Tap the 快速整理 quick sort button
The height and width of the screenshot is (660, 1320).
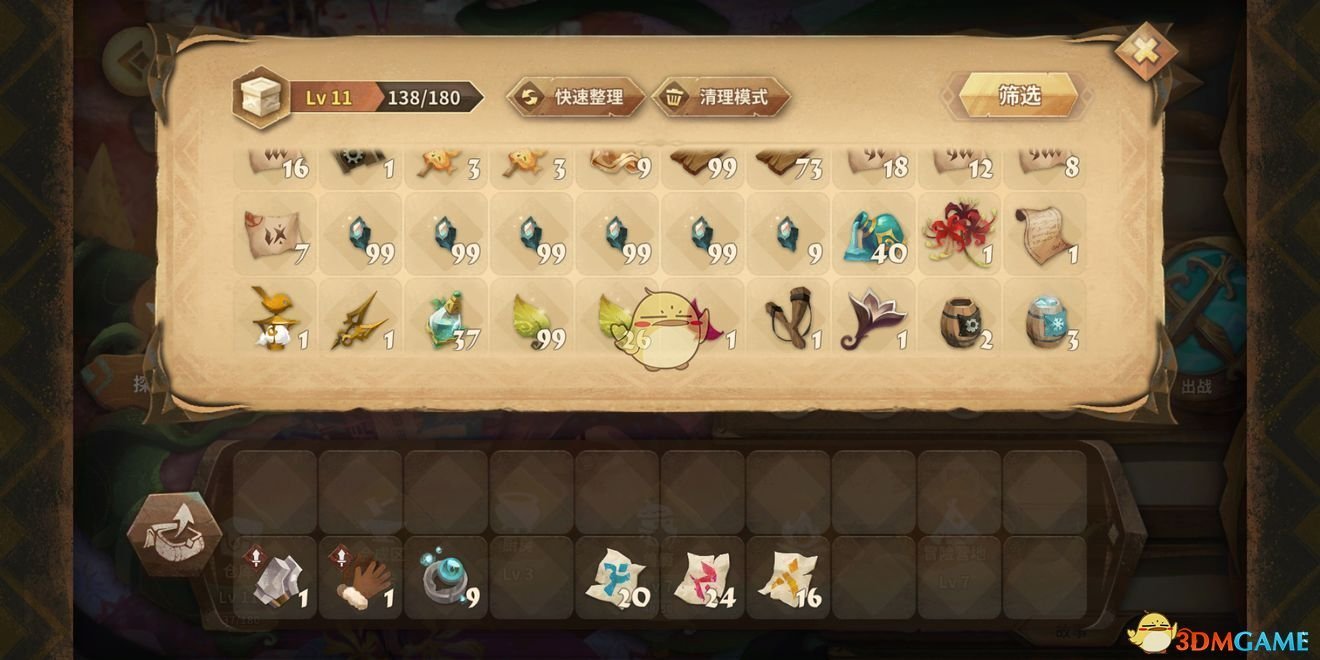tap(576, 97)
